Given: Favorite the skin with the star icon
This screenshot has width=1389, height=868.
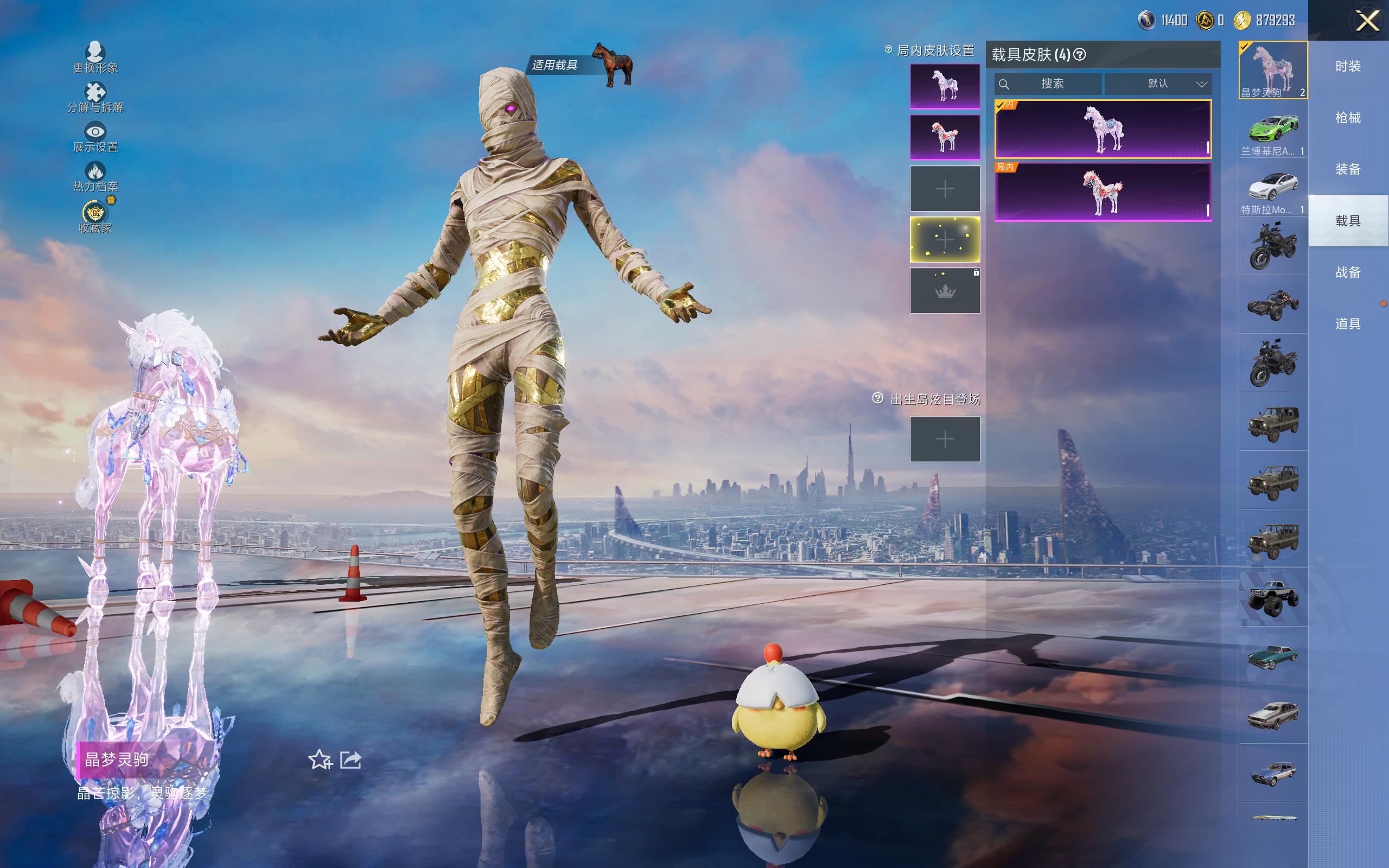Looking at the screenshot, I should point(320,760).
